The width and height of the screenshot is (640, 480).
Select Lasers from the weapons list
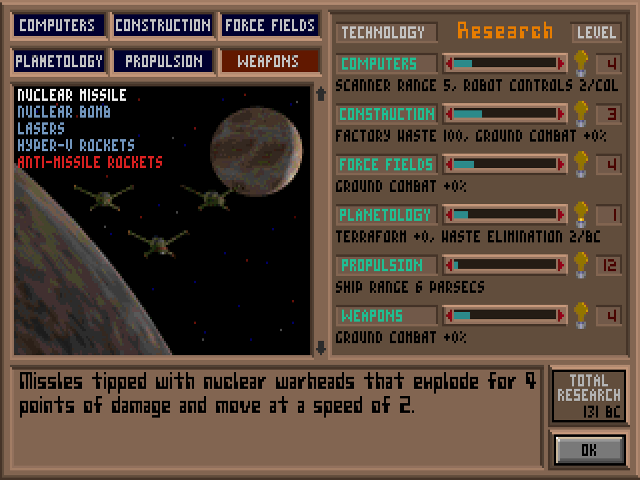point(42,129)
